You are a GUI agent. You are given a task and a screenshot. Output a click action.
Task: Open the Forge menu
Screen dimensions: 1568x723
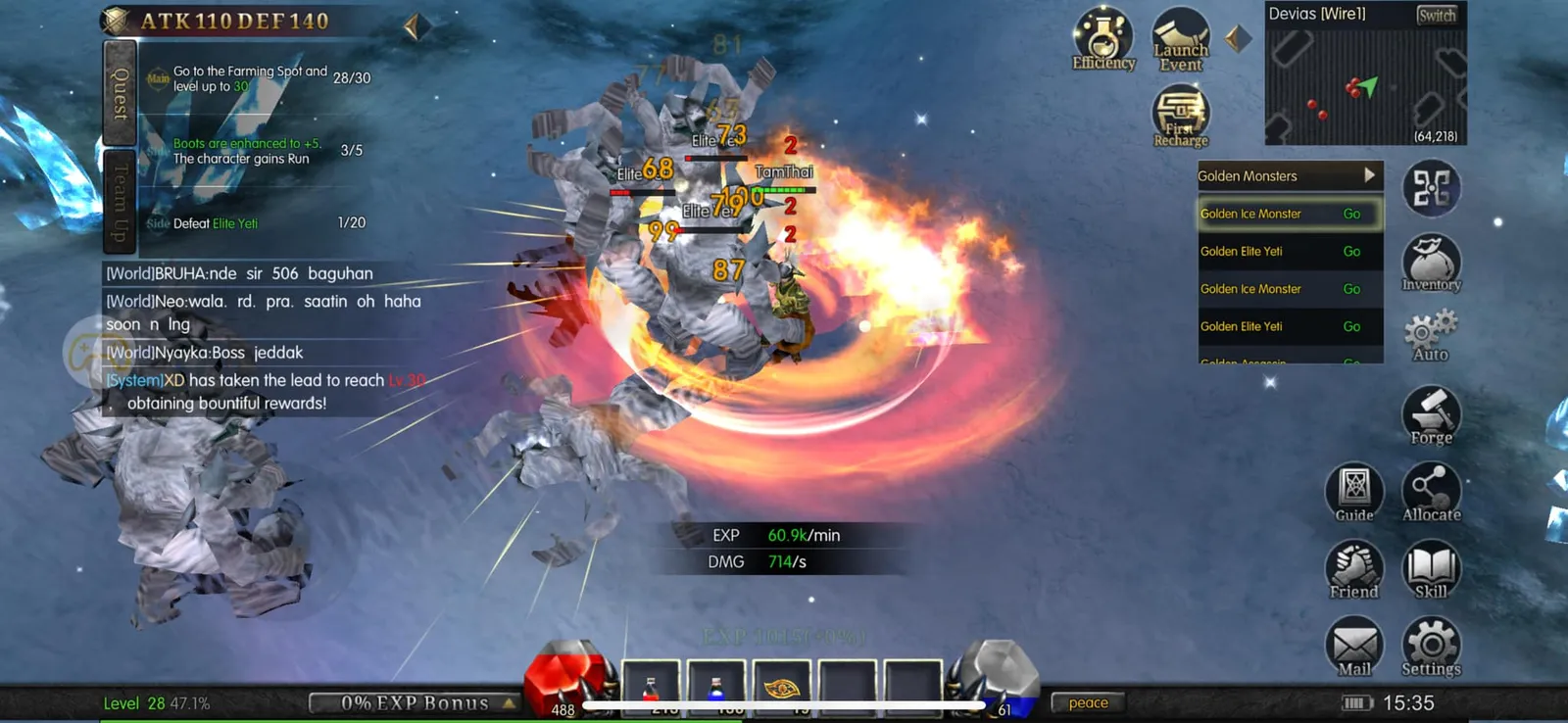tap(1431, 415)
